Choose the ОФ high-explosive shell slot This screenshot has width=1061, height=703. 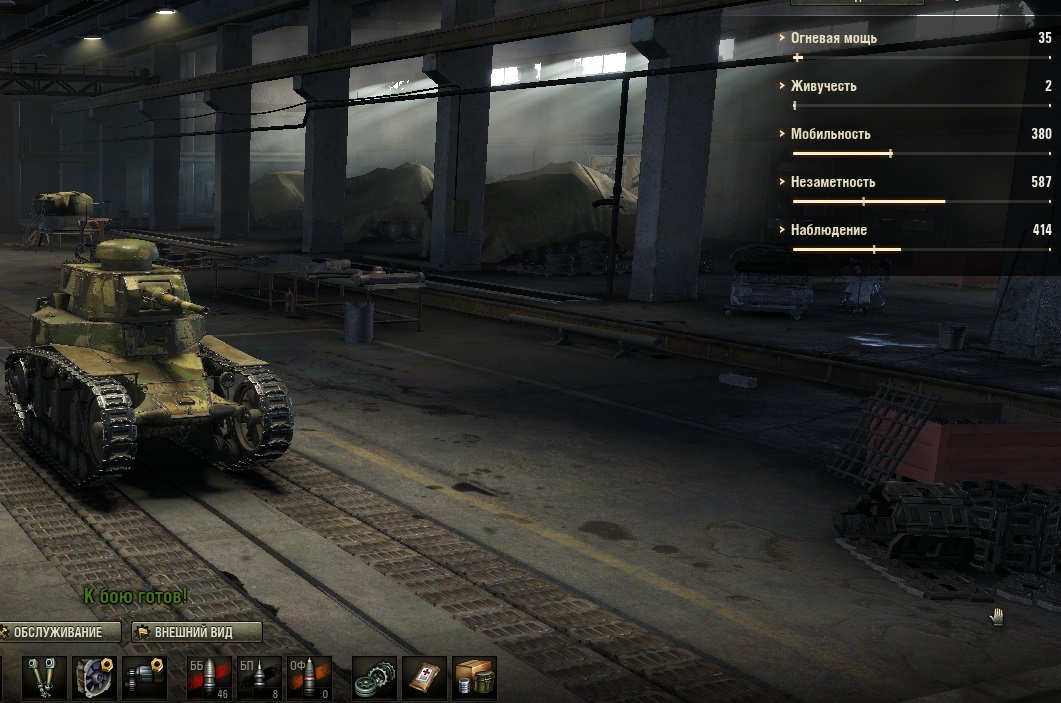[308, 678]
